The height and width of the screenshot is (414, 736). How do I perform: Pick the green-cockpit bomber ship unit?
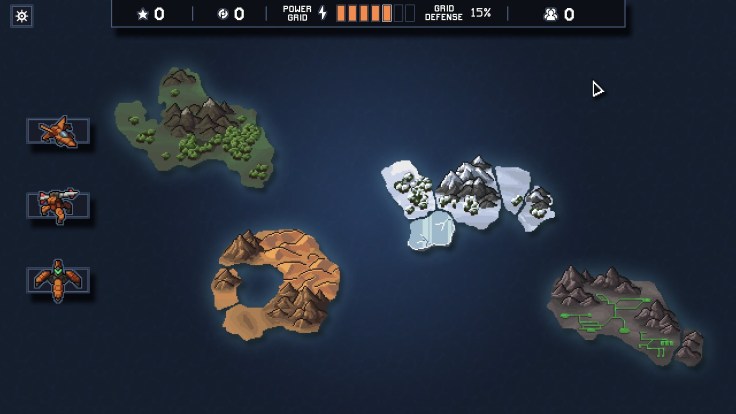pos(57,279)
